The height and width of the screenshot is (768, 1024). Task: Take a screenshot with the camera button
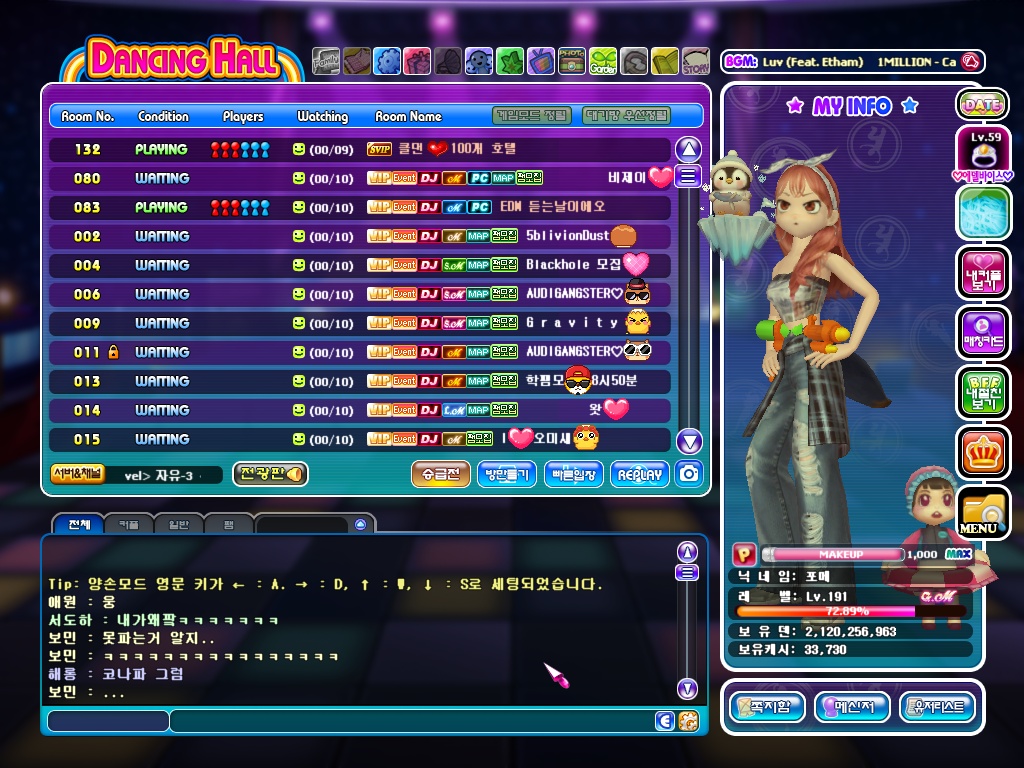pyautogui.click(x=688, y=474)
